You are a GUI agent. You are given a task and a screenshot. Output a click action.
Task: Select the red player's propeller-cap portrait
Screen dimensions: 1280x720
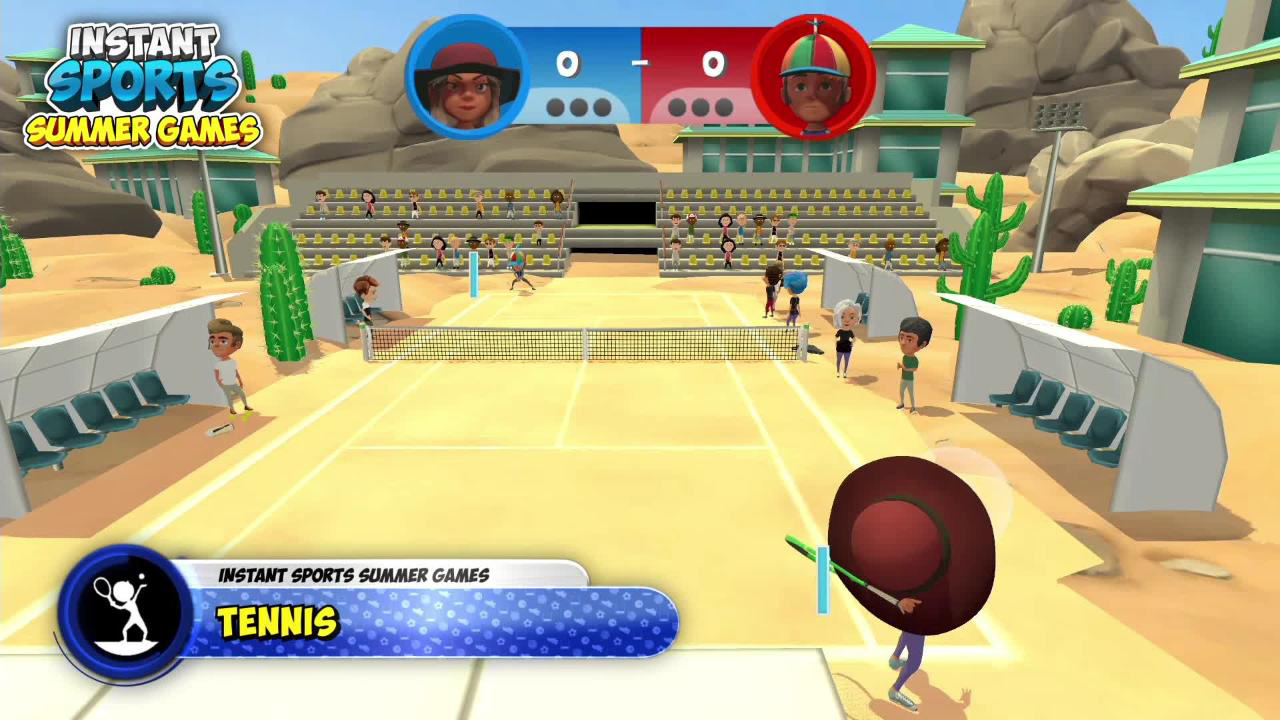coord(813,77)
